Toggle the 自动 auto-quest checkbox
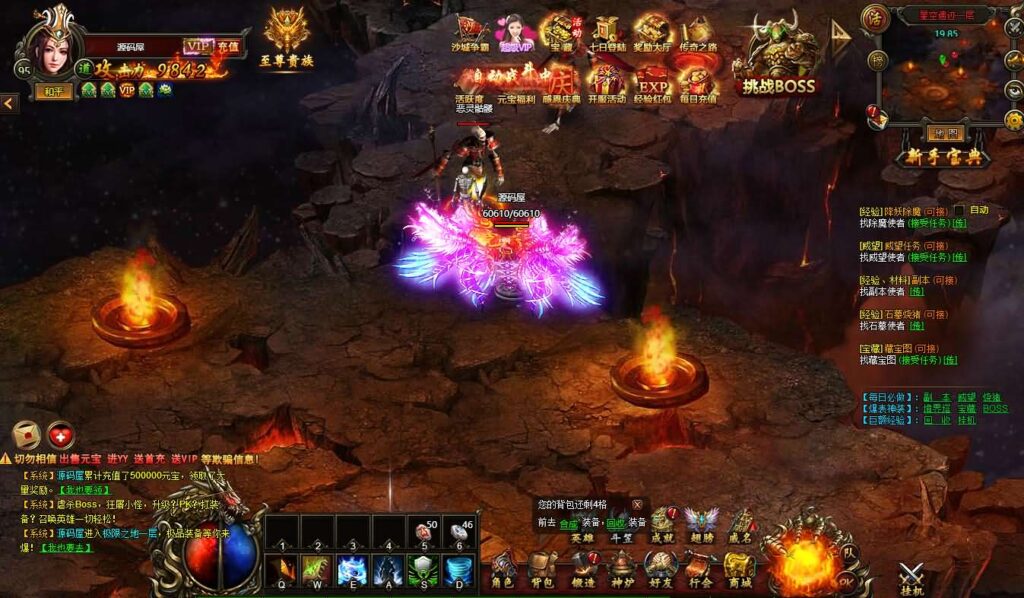1024x598 pixels. [x=959, y=210]
